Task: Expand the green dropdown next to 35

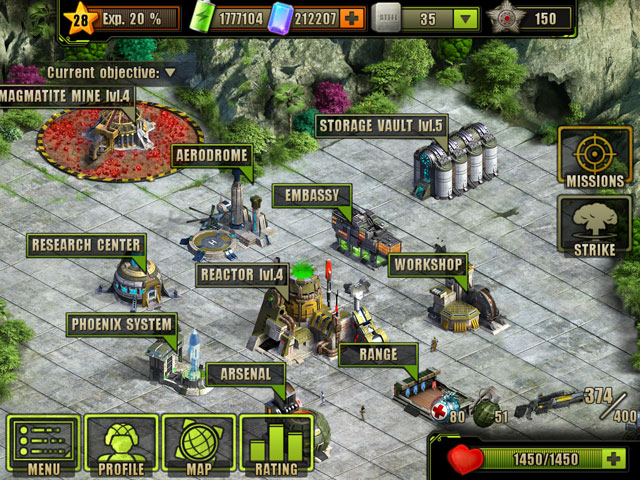Action: click(464, 18)
